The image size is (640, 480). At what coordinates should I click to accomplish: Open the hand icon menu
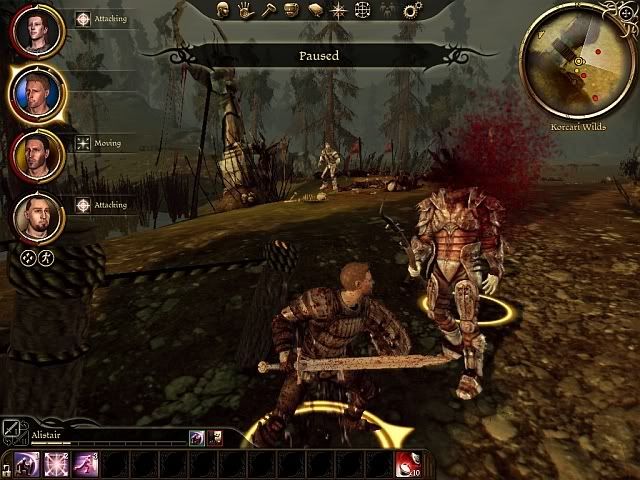[247, 11]
